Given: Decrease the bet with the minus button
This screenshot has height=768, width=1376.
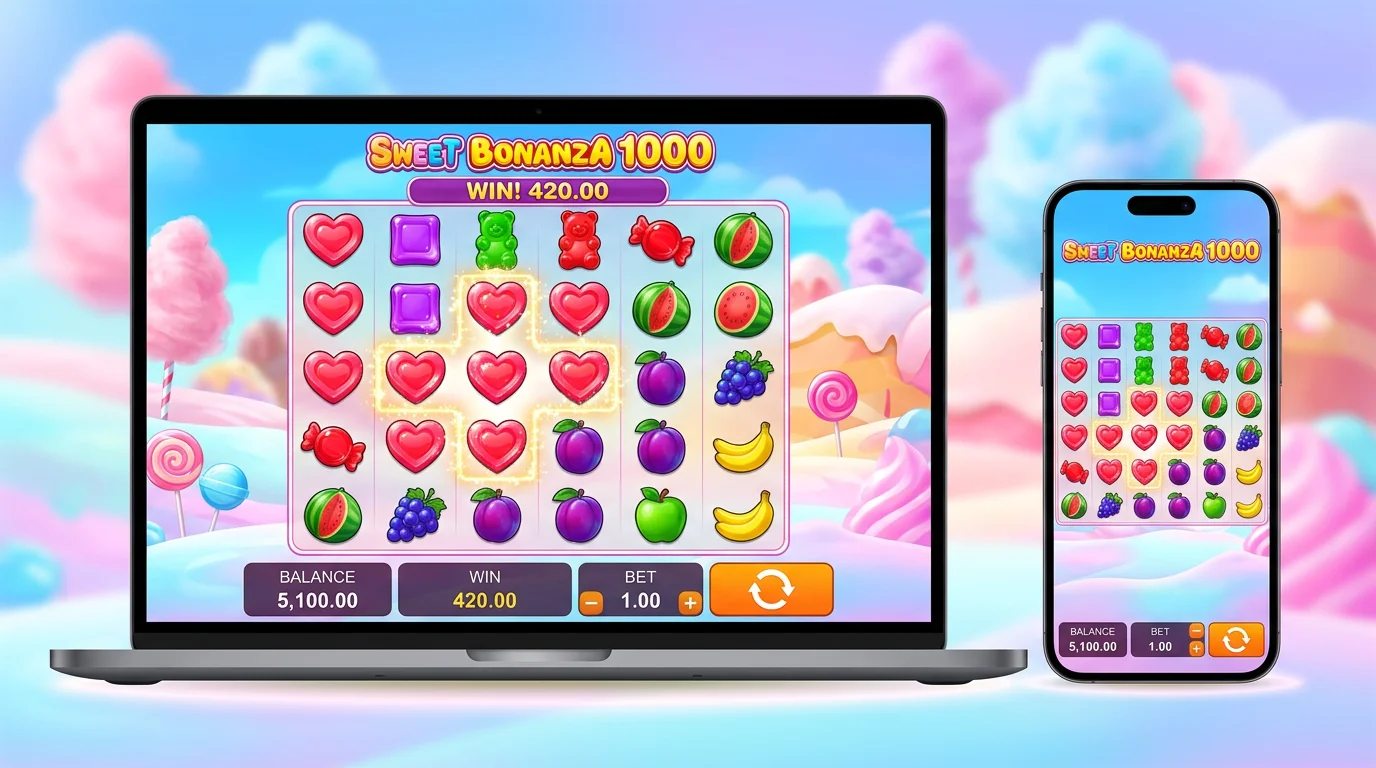Looking at the screenshot, I should pyautogui.click(x=591, y=603).
